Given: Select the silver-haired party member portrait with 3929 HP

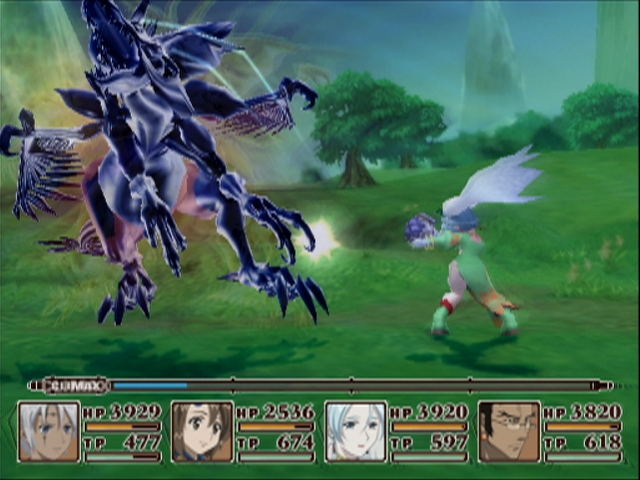Looking at the screenshot, I should pos(49,432).
